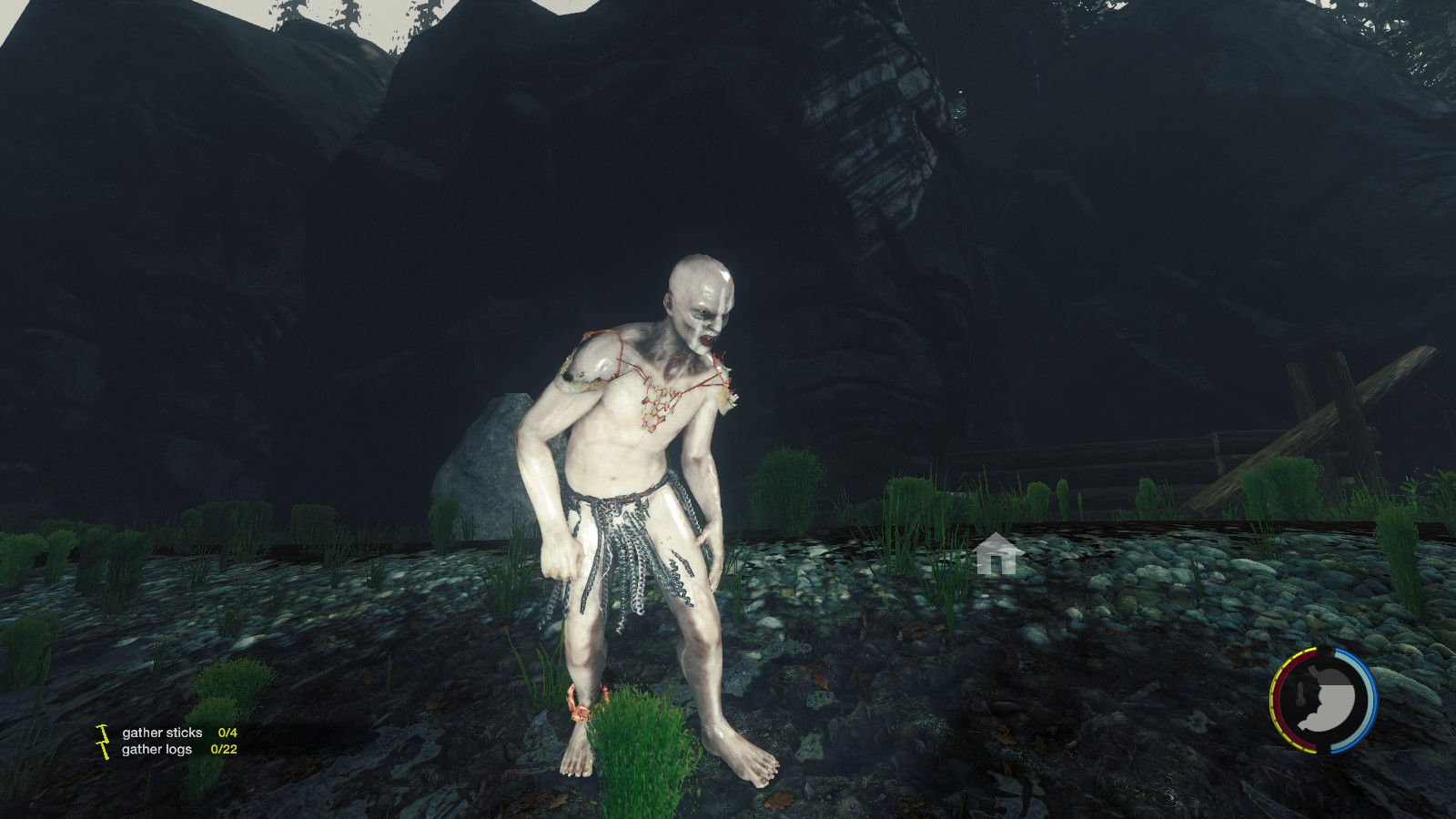Click the circular player status gauge
Viewport: 1456px width, 819px height.
pyautogui.click(x=1324, y=700)
